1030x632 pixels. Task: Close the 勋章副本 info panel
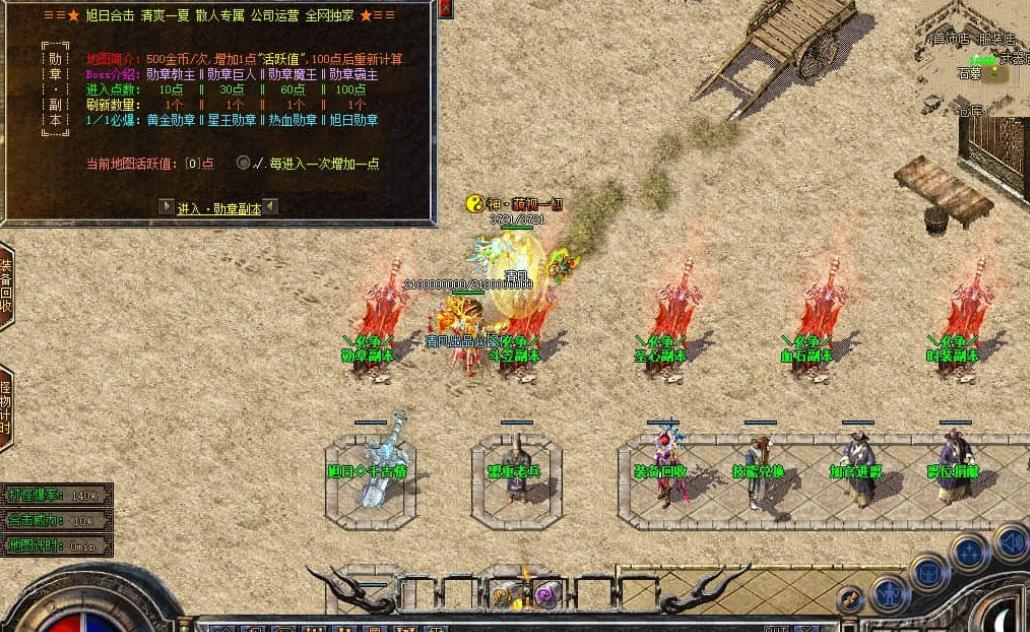[x=446, y=8]
